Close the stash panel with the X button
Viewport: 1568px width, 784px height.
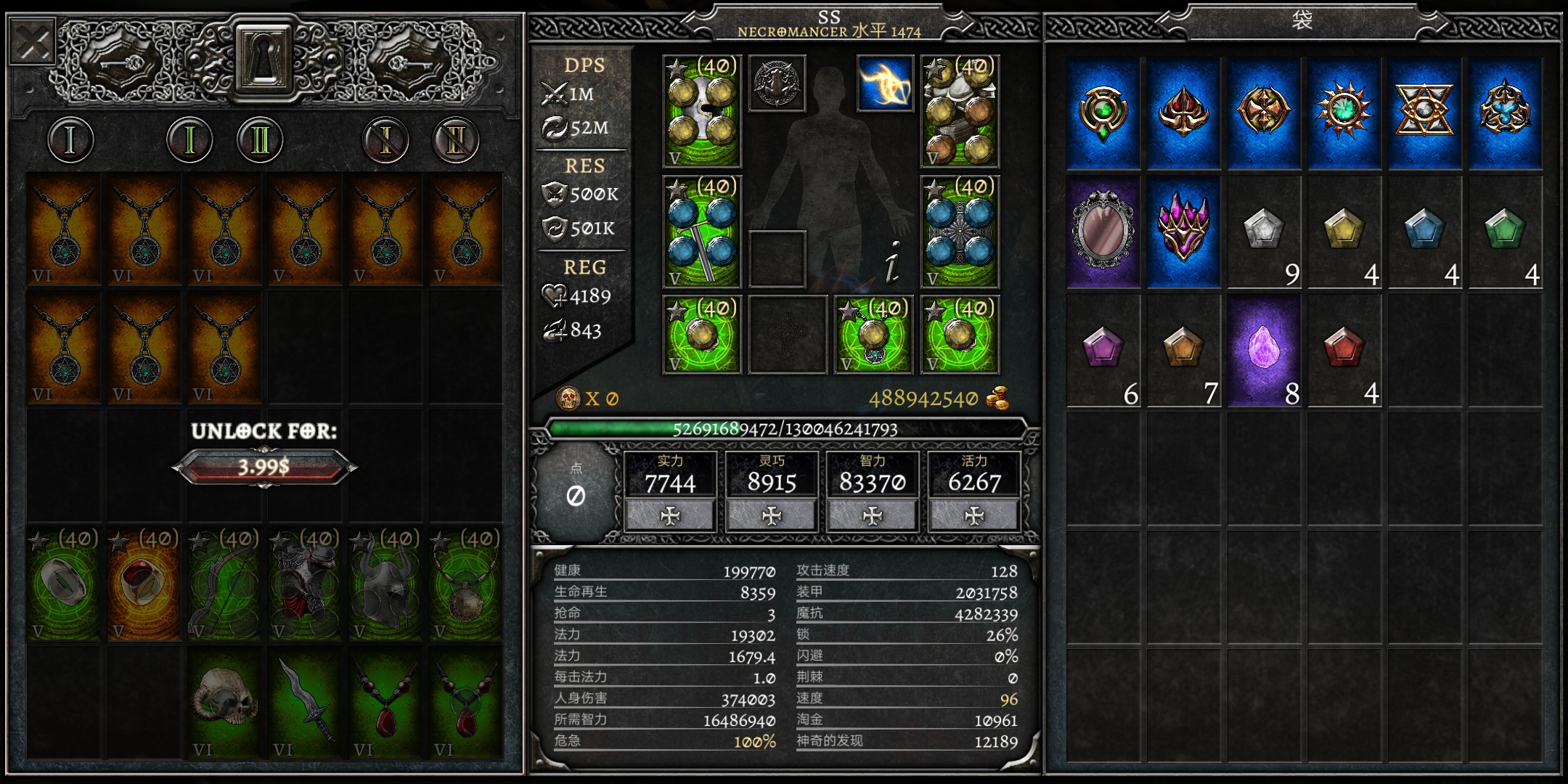33,43
